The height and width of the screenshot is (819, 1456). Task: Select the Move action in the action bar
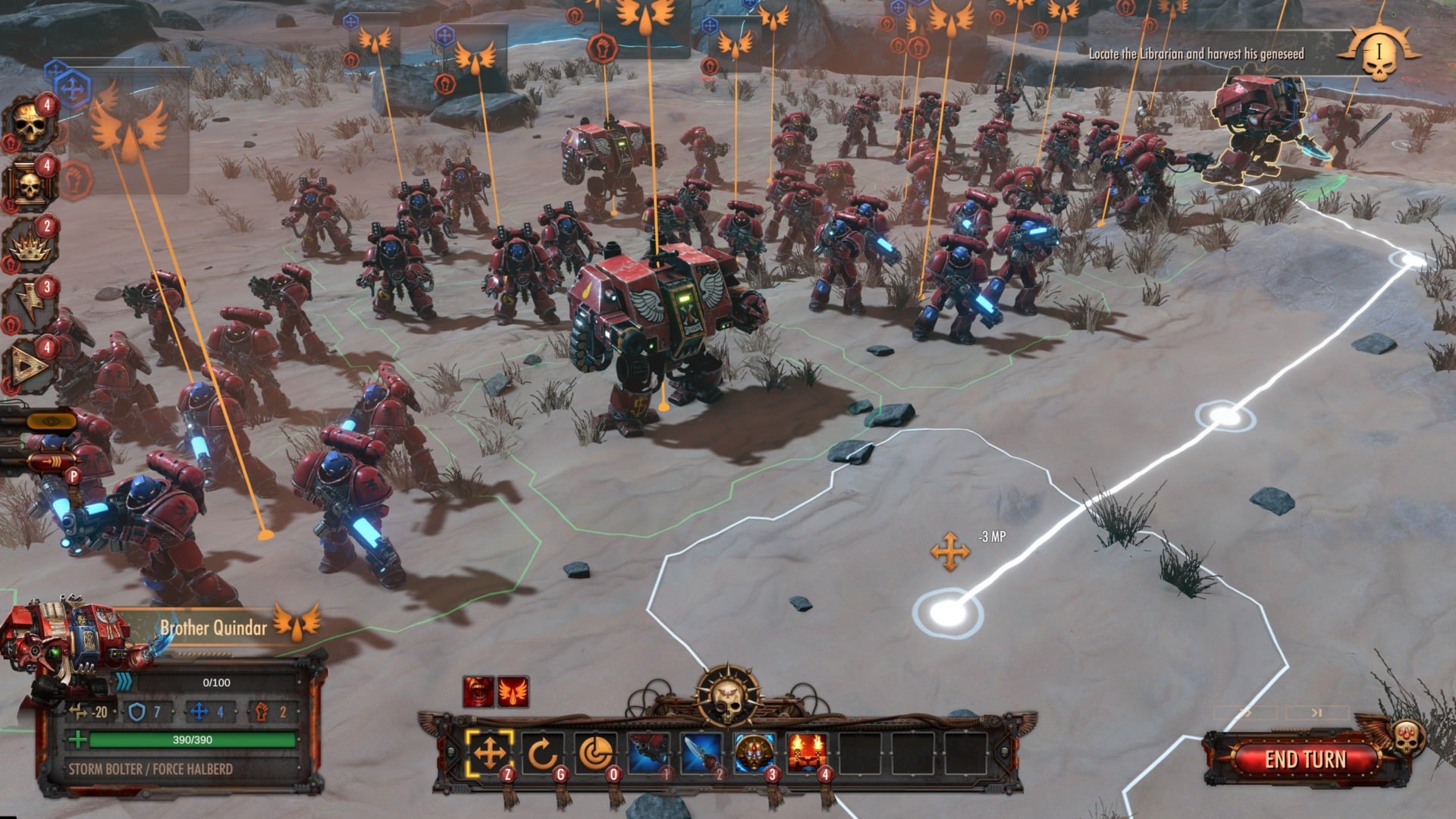[489, 754]
